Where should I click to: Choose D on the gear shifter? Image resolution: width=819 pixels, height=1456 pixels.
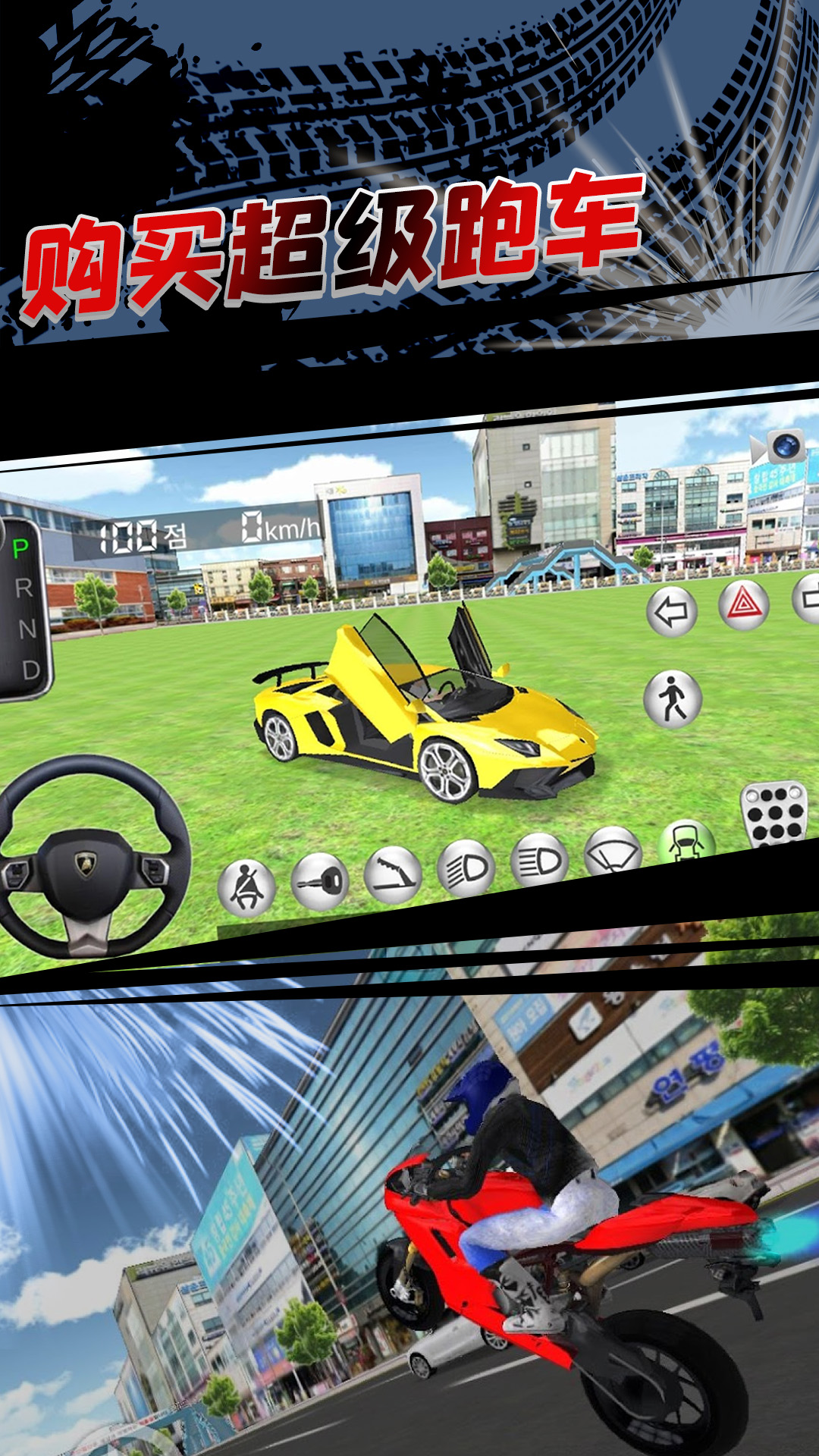[30, 670]
